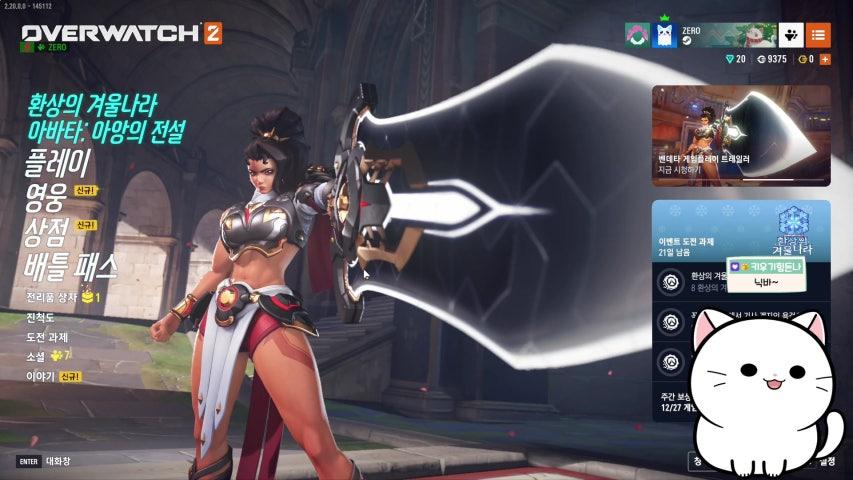Screen dimensions: 853x480
Task: Open the orange main menu list button
Action: 818,36
